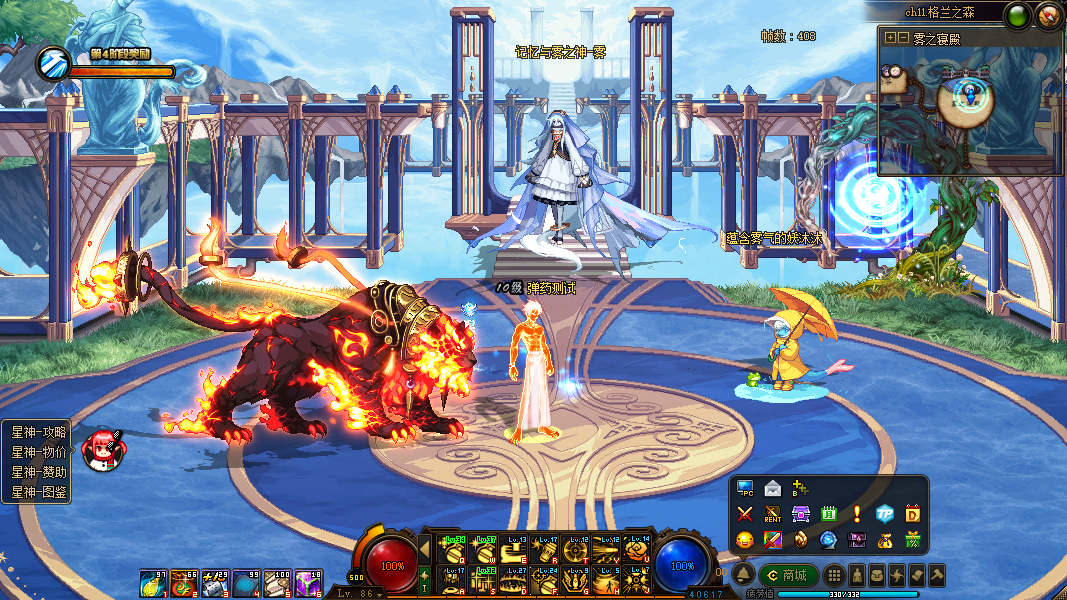Open the character figure menu icon
This screenshot has width=1067, height=600.
tap(857, 576)
